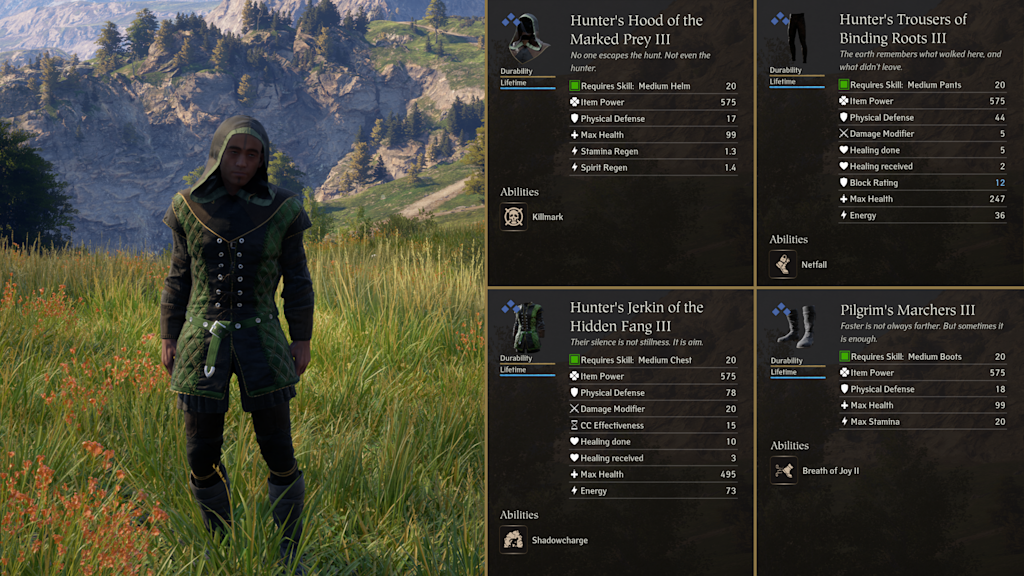The image size is (1024, 576).
Task: Click the Hunter's Jerkin item thumbnail
Action: (526, 326)
